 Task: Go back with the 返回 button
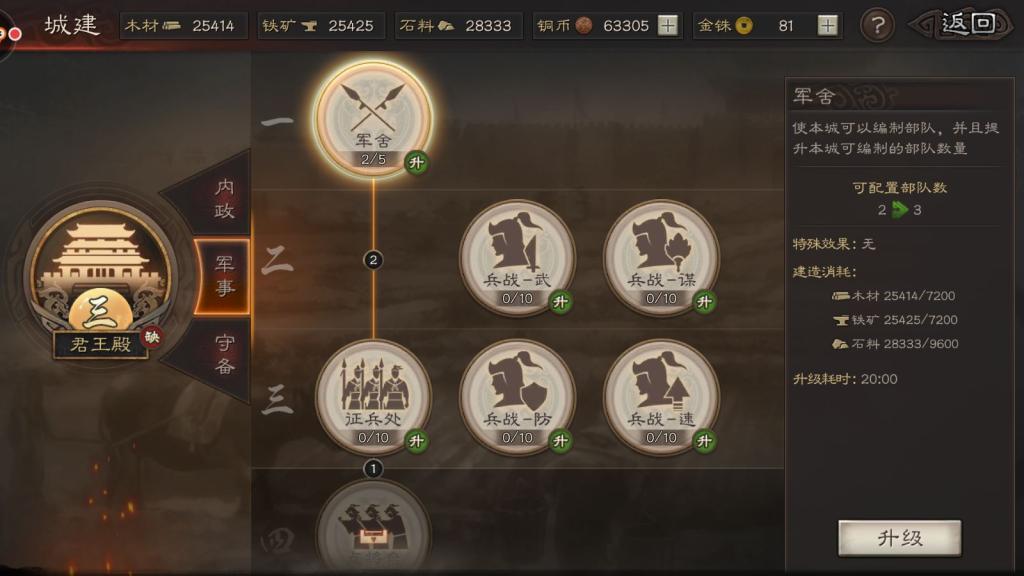coord(966,24)
